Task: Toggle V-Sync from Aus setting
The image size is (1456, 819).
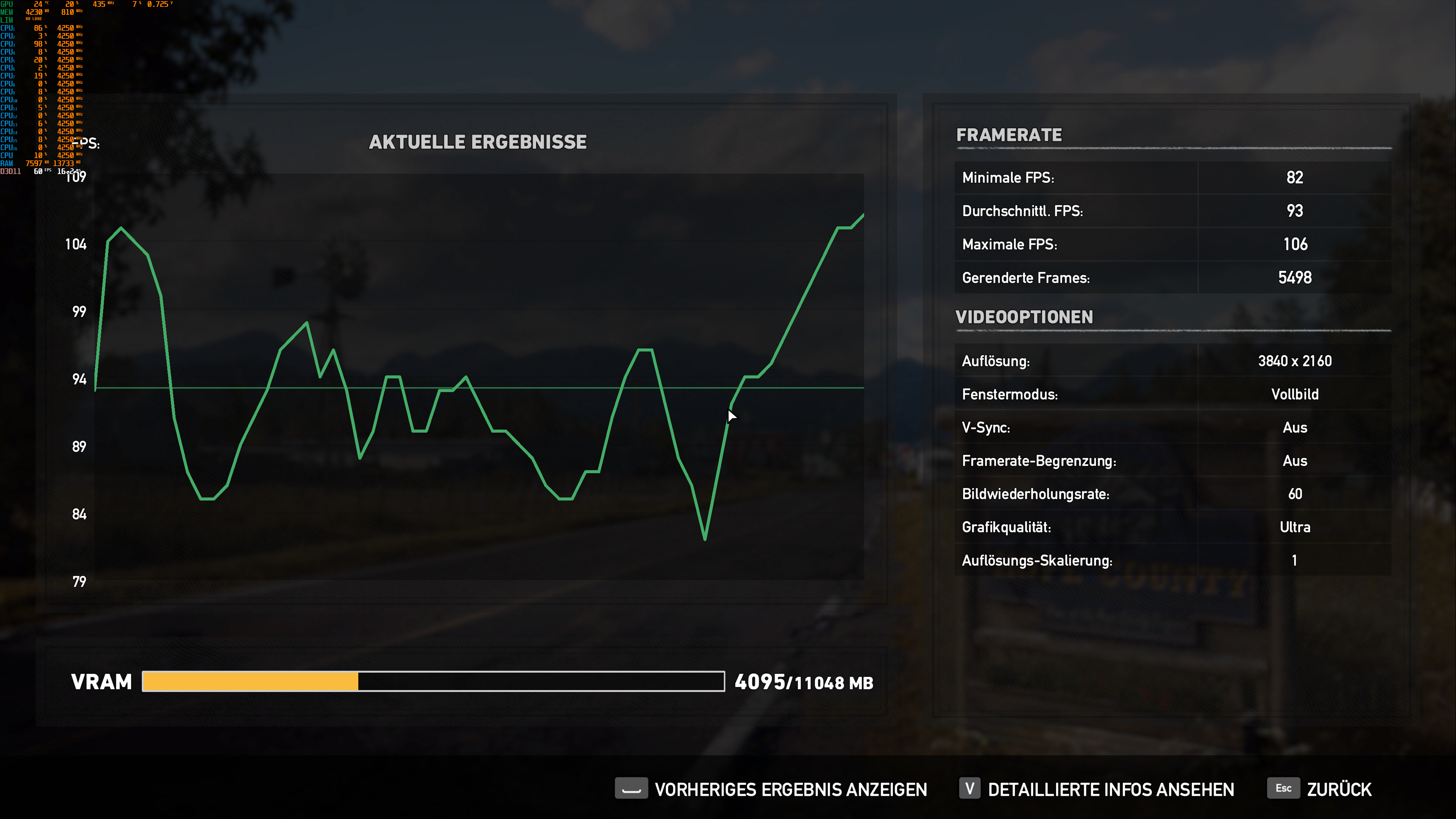Action: coord(1295,427)
